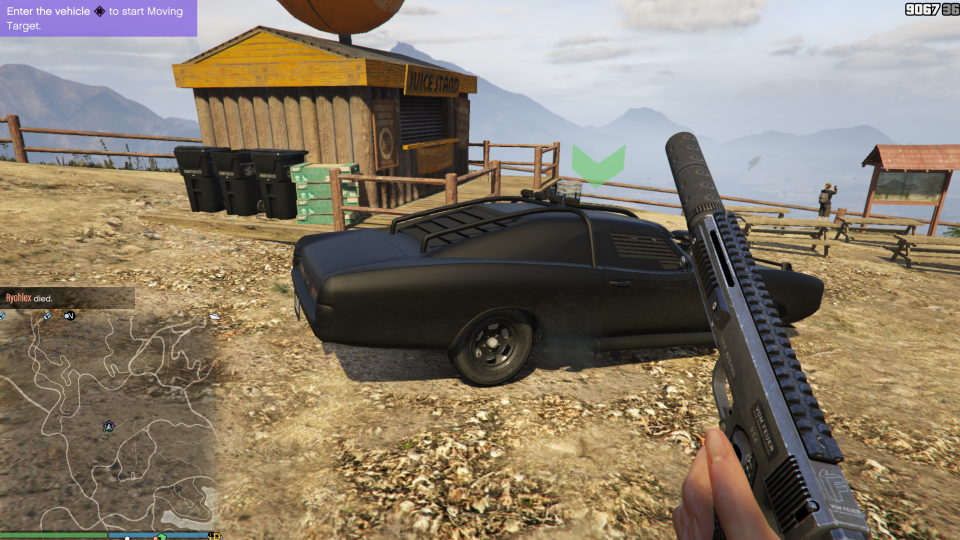Click the player arrow blip on the minimap

pyautogui.click(x=109, y=426)
